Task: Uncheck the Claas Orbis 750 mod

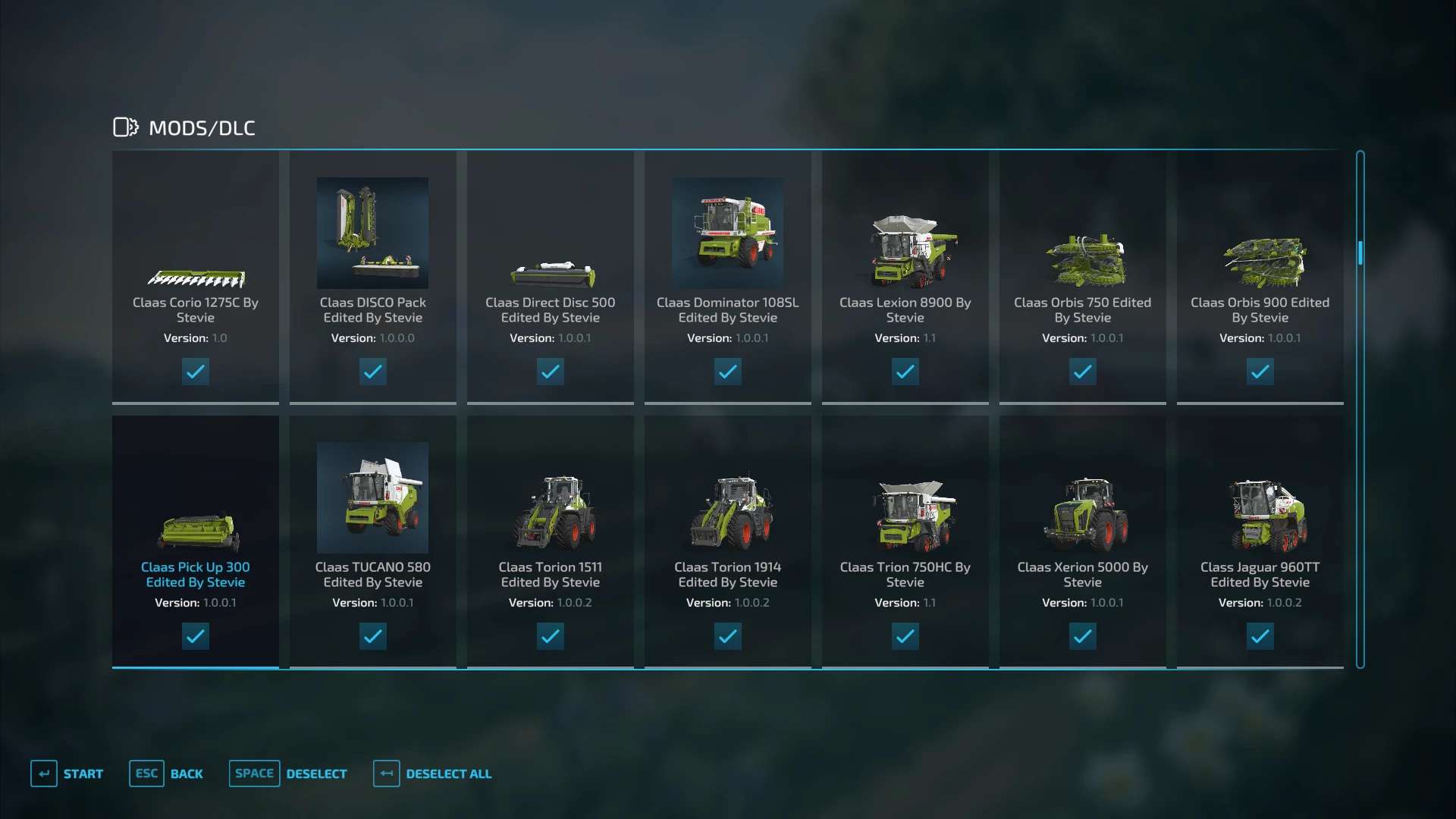Action: coord(1083,372)
